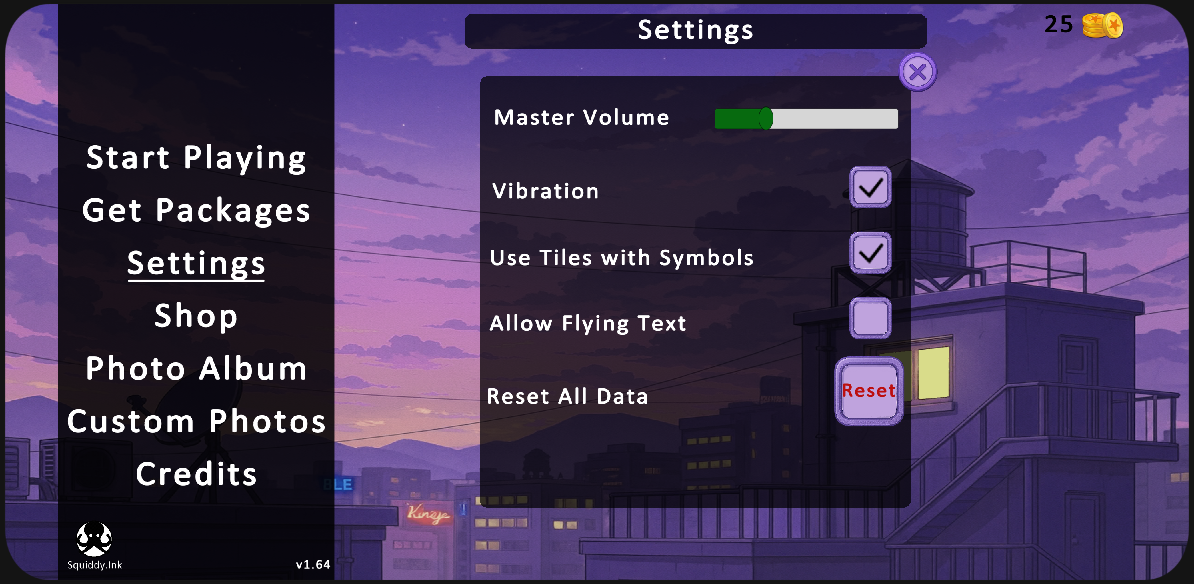Open the Get Packages menu entry
Screen dimensions: 1194x584
(196, 211)
